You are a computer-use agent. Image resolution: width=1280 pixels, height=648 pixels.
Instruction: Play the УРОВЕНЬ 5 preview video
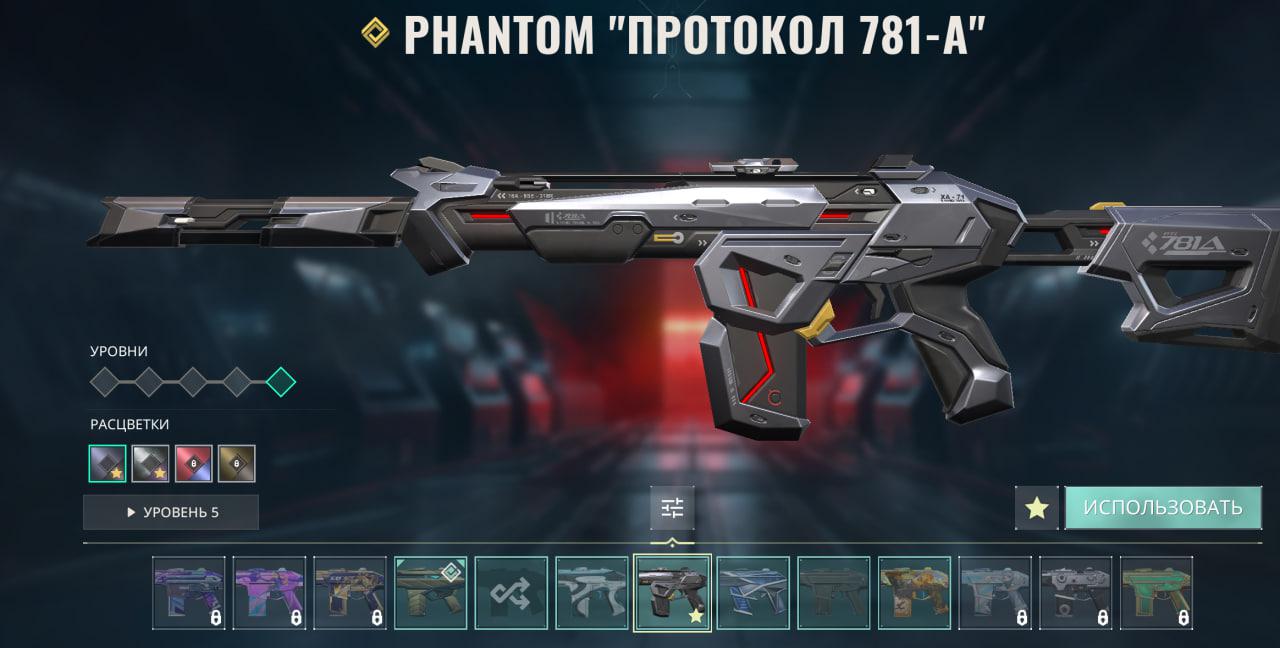click(171, 512)
